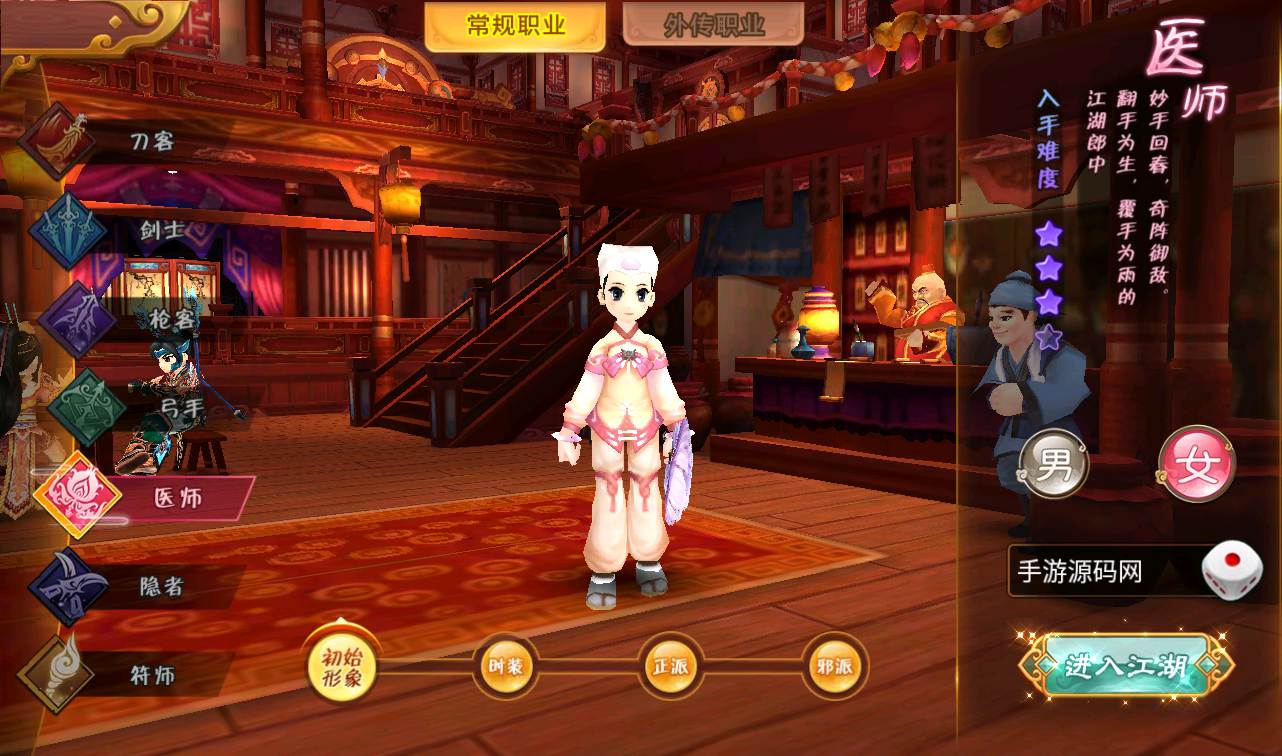Choose male gender 男
This screenshot has height=756, width=1282.
(x=1054, y=466)
